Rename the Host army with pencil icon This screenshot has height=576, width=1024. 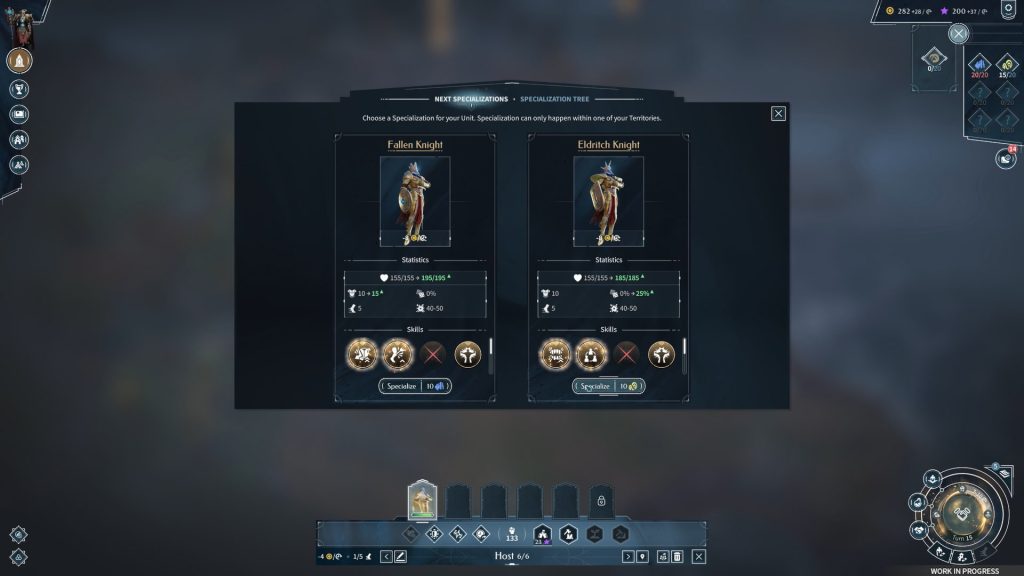click(400, 556)
